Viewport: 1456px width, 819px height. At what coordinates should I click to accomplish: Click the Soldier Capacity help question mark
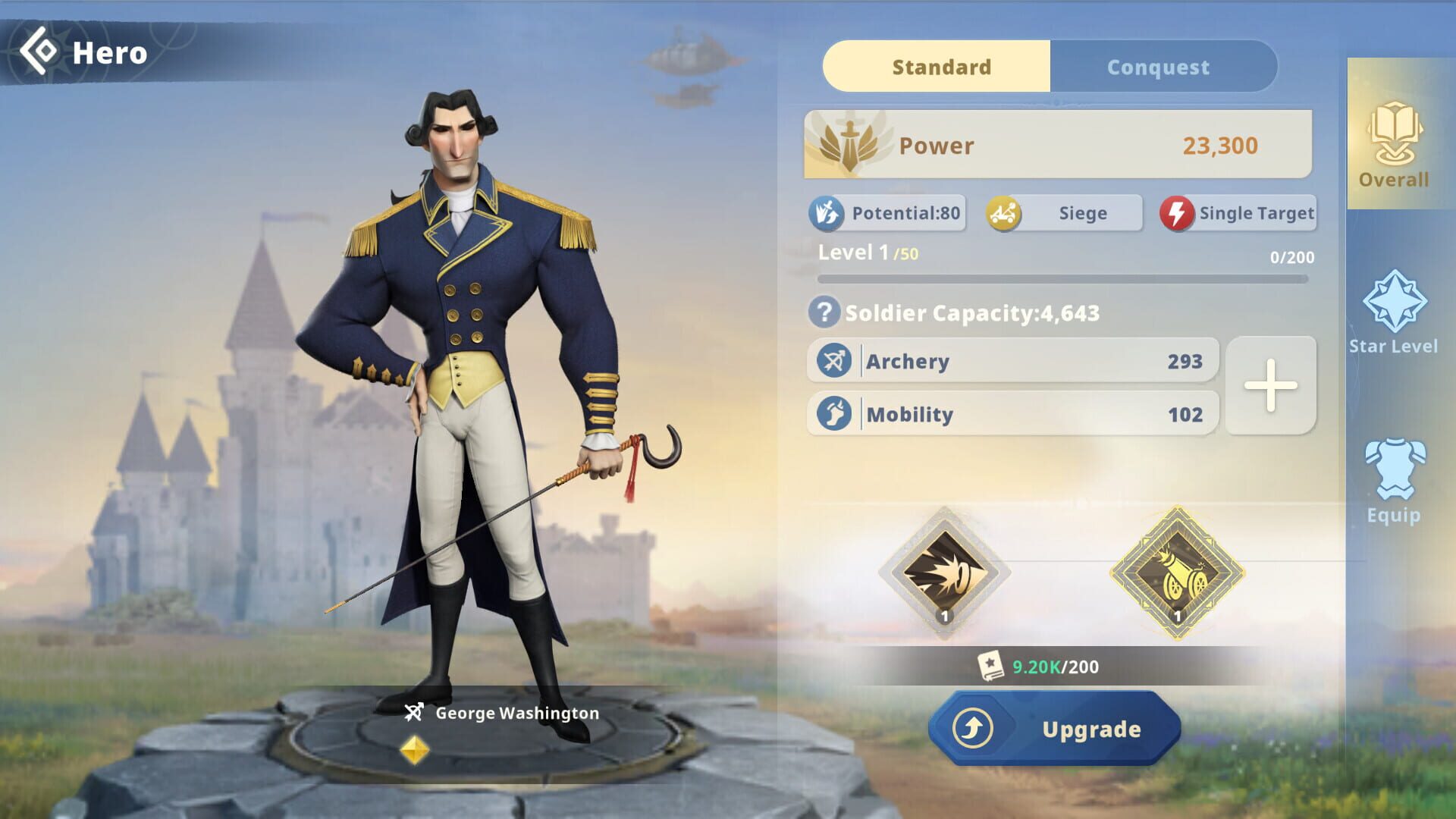(829, 312)
